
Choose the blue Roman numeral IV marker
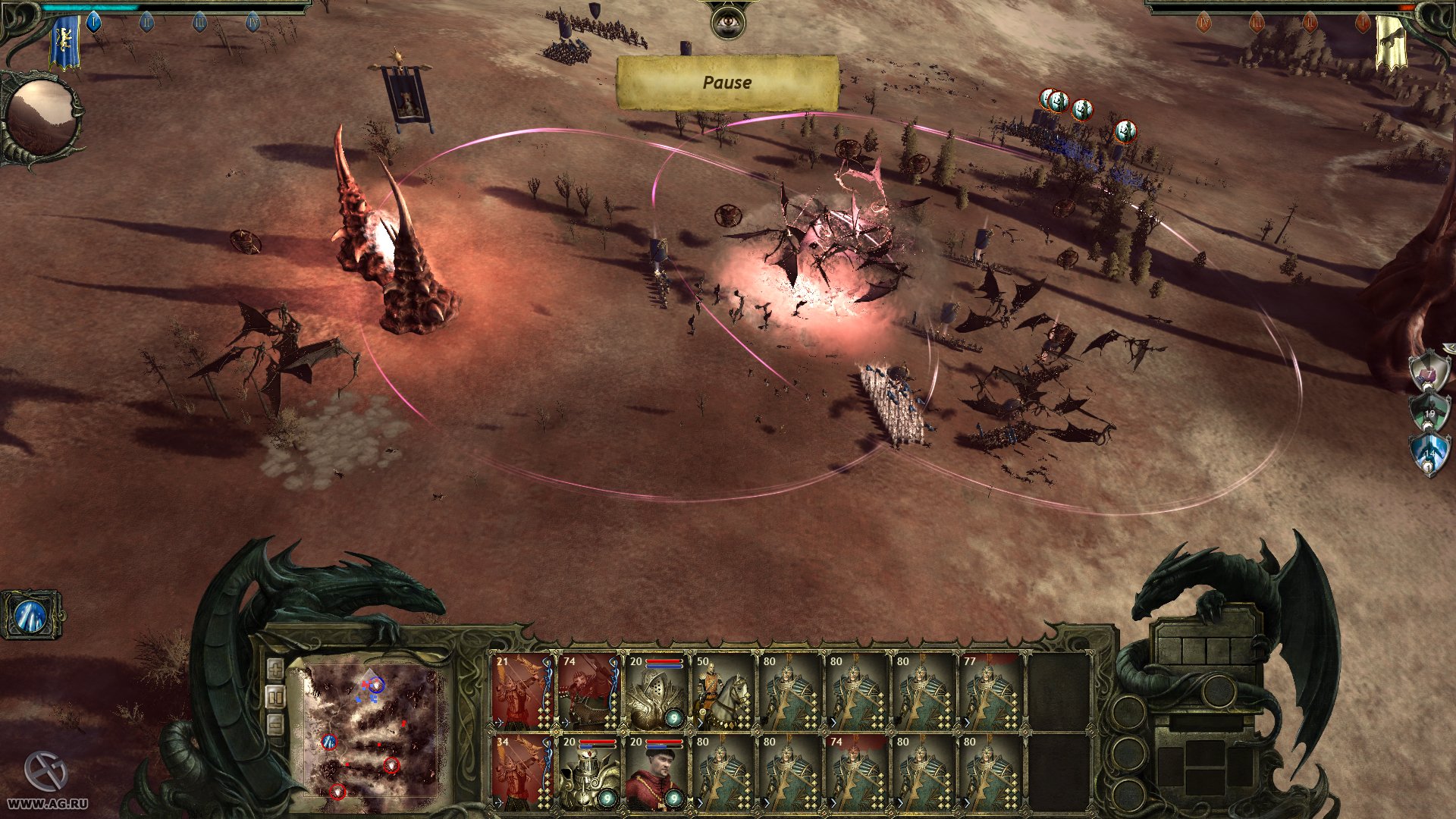(x=253, y=22)
